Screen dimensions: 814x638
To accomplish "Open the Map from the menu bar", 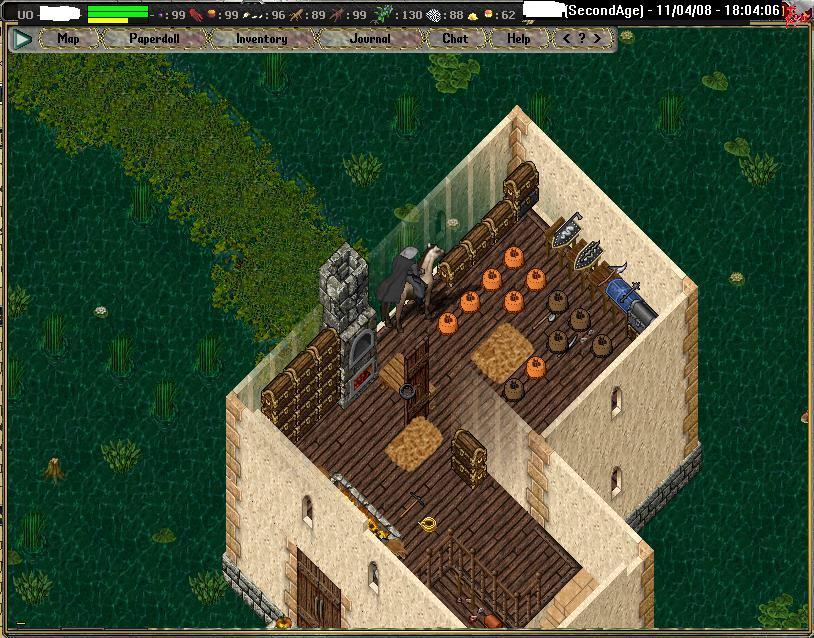I will coord(68,39).
